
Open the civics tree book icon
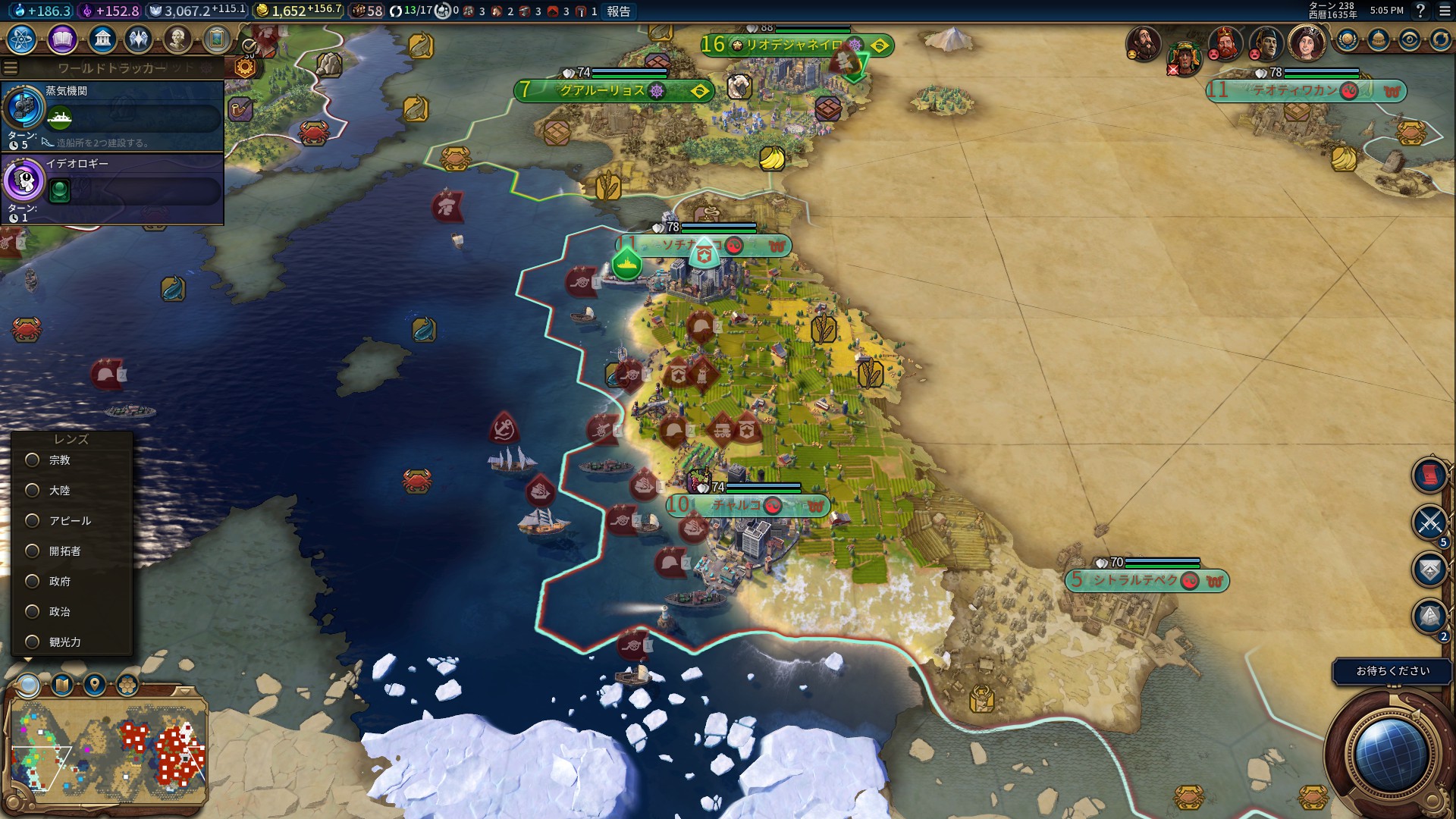[62, 39]
